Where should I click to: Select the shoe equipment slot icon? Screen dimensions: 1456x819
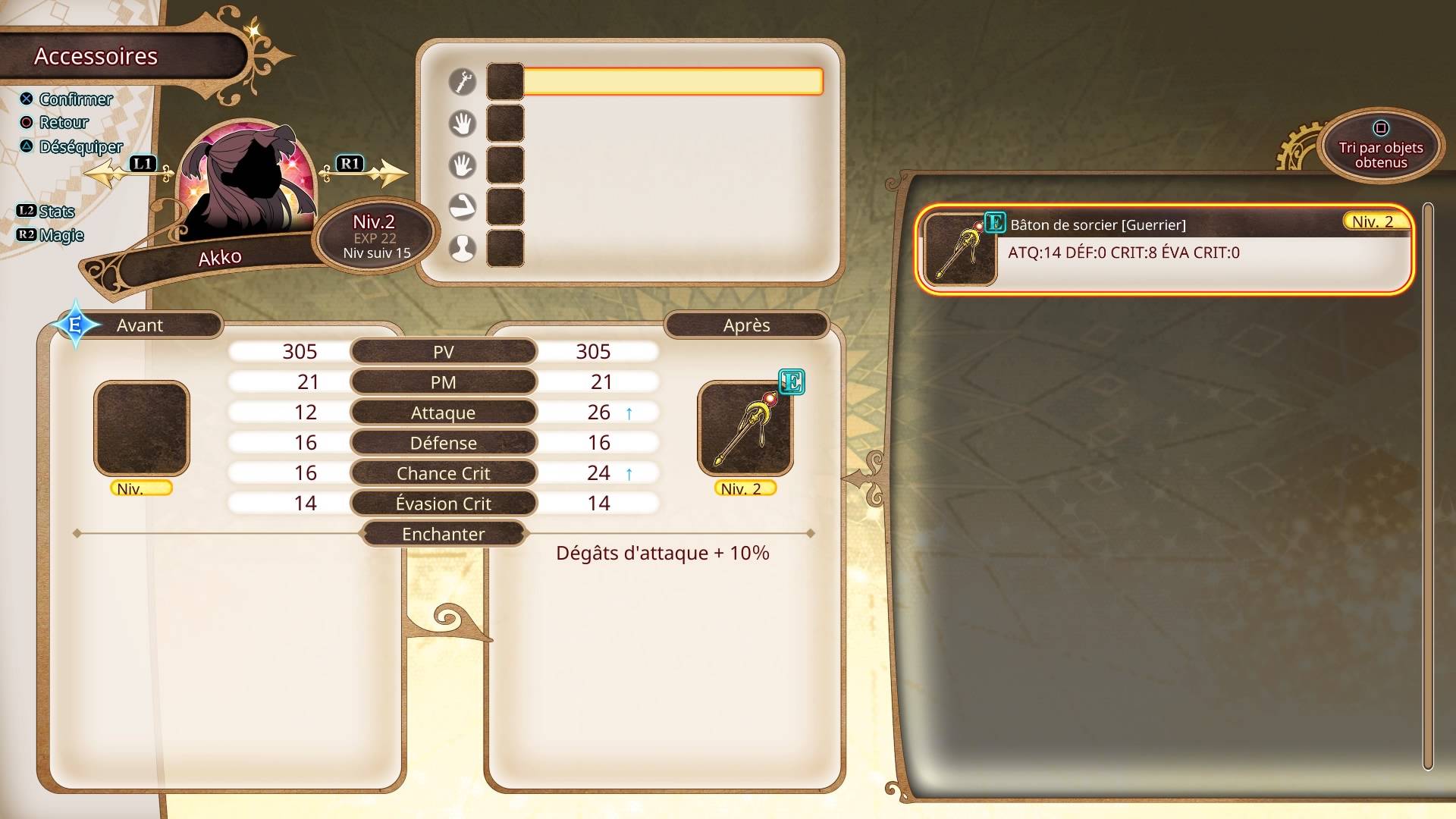point(463,206)
